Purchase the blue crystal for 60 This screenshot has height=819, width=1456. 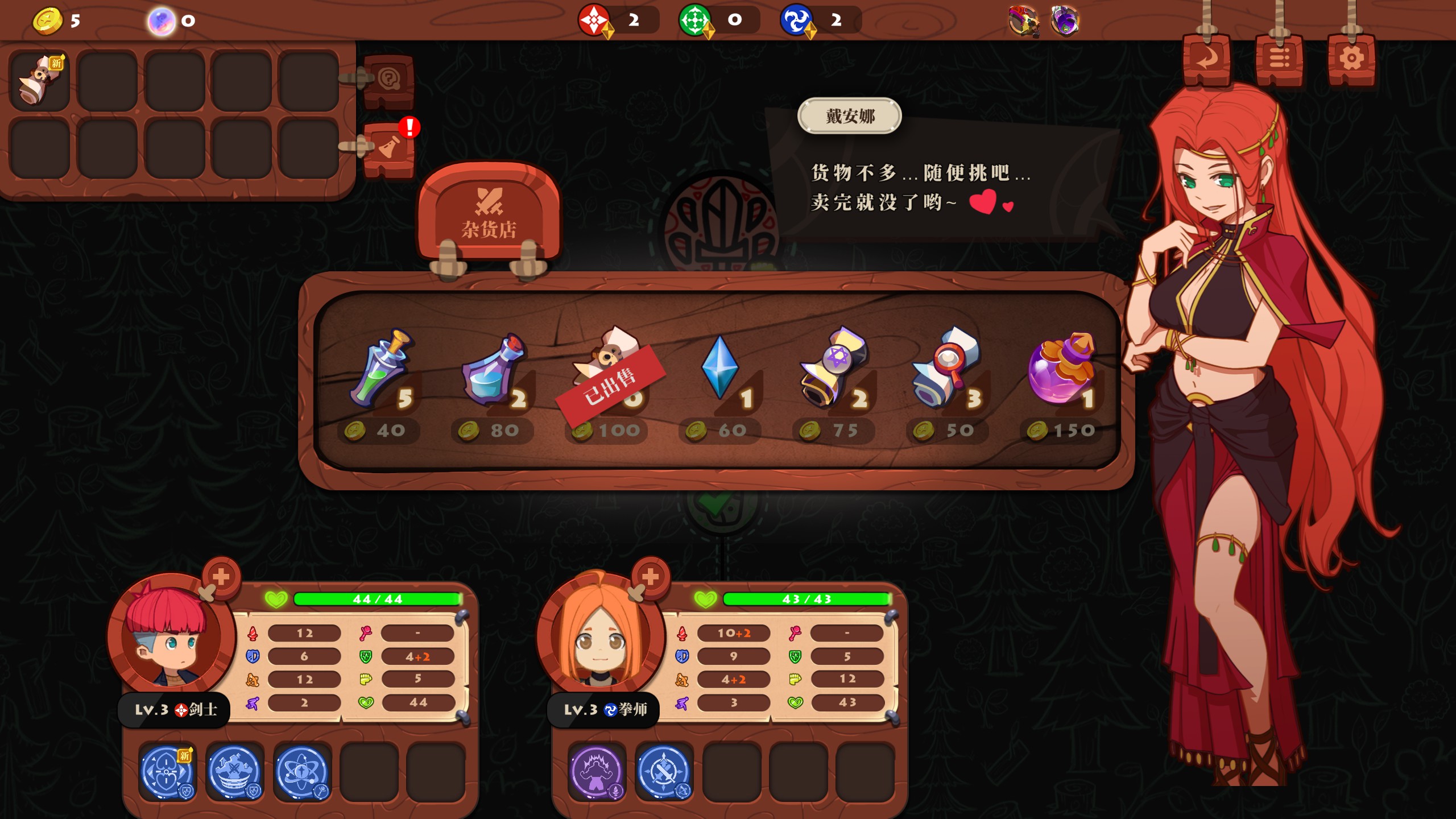720,370
